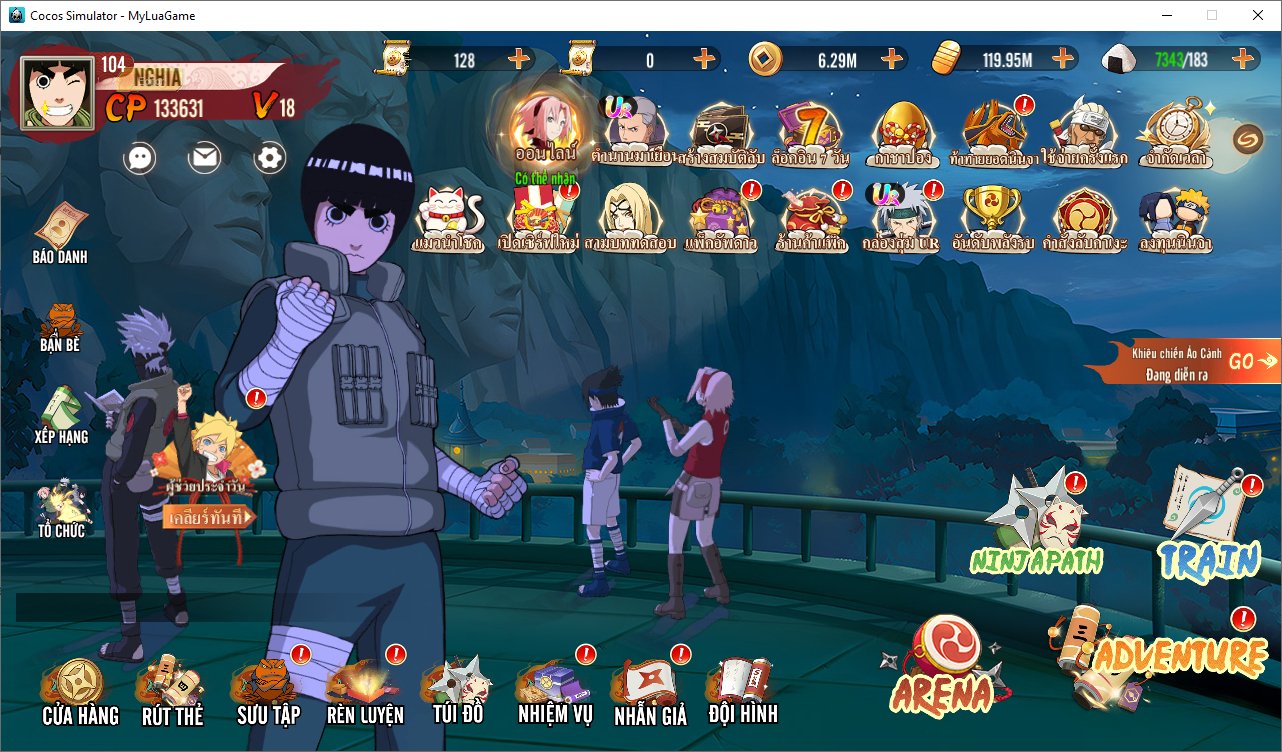Open RÚT THẺ card draw
Image resolution: width=1282 pixels, height=752 pixels.
172,692
